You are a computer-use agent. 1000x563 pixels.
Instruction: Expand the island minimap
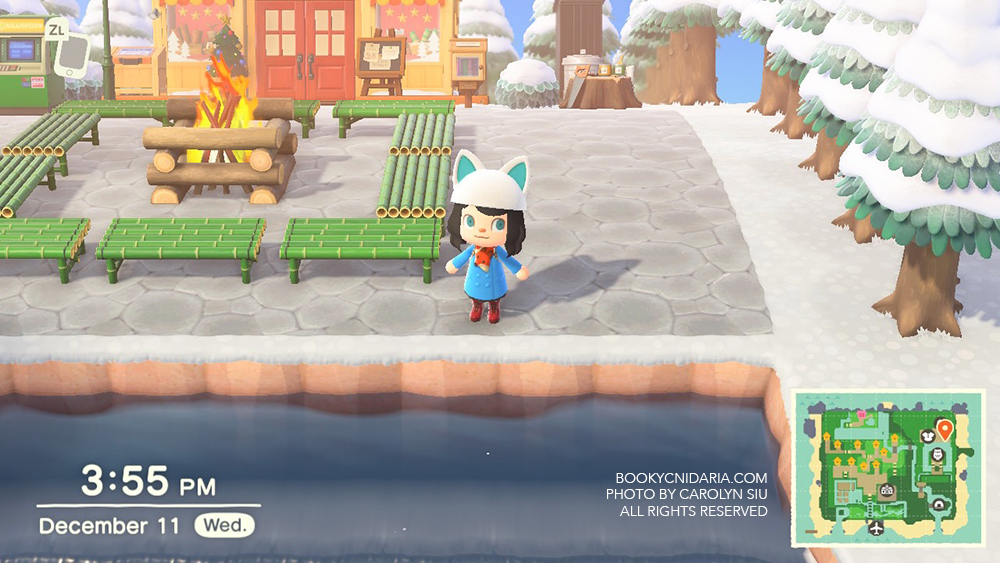[888, 468]
